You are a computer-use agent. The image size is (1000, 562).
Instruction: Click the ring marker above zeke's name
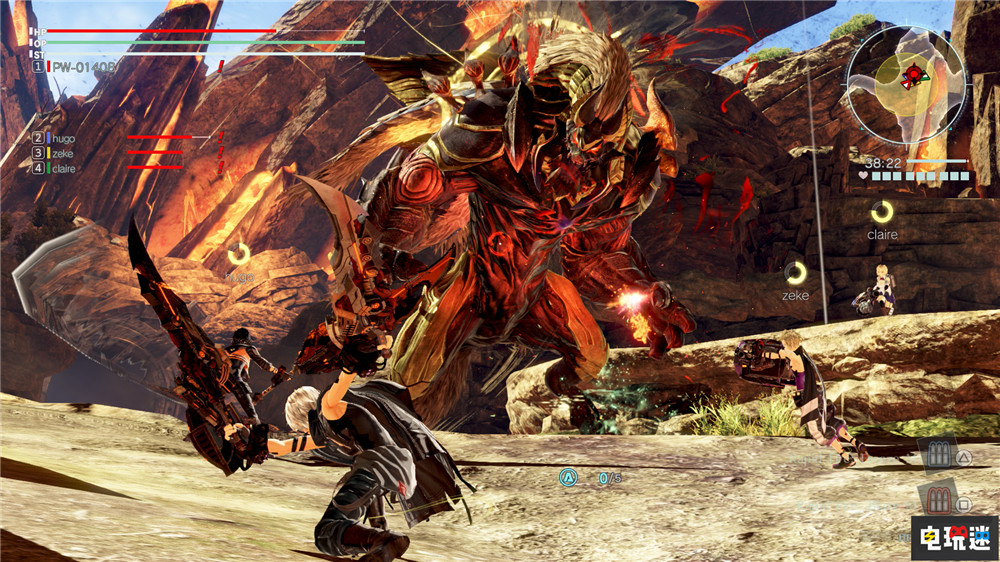795,272
